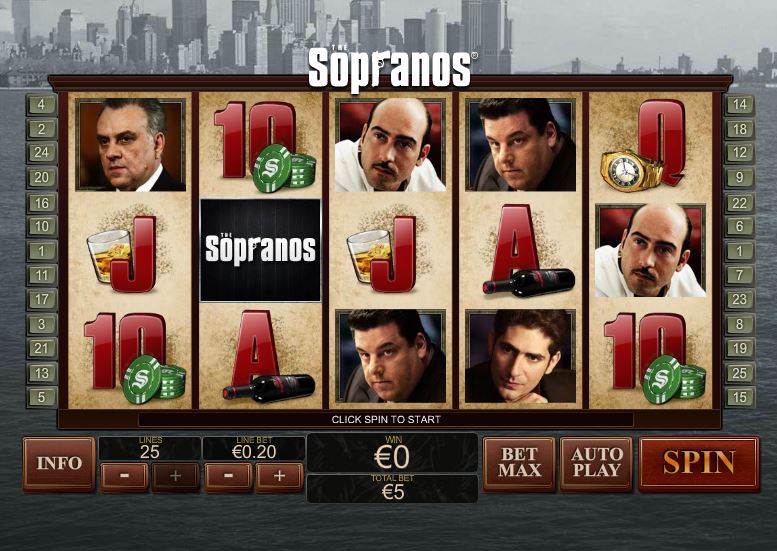The width and height of the screenshot is (777, 551).
Task: Increase the number of lines
Action: (176, 476)
